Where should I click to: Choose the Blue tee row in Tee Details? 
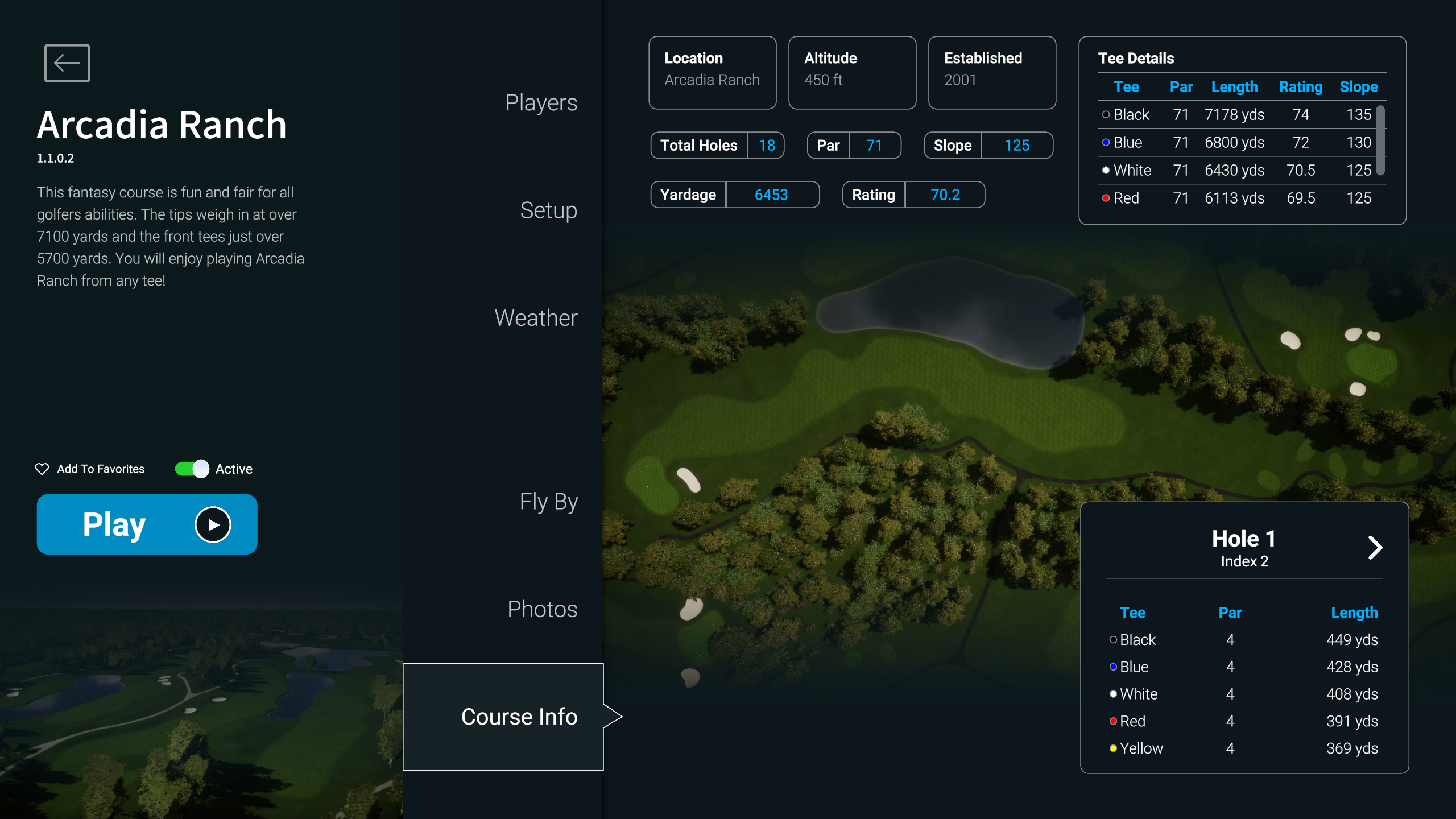click(x=1235, y=143)
